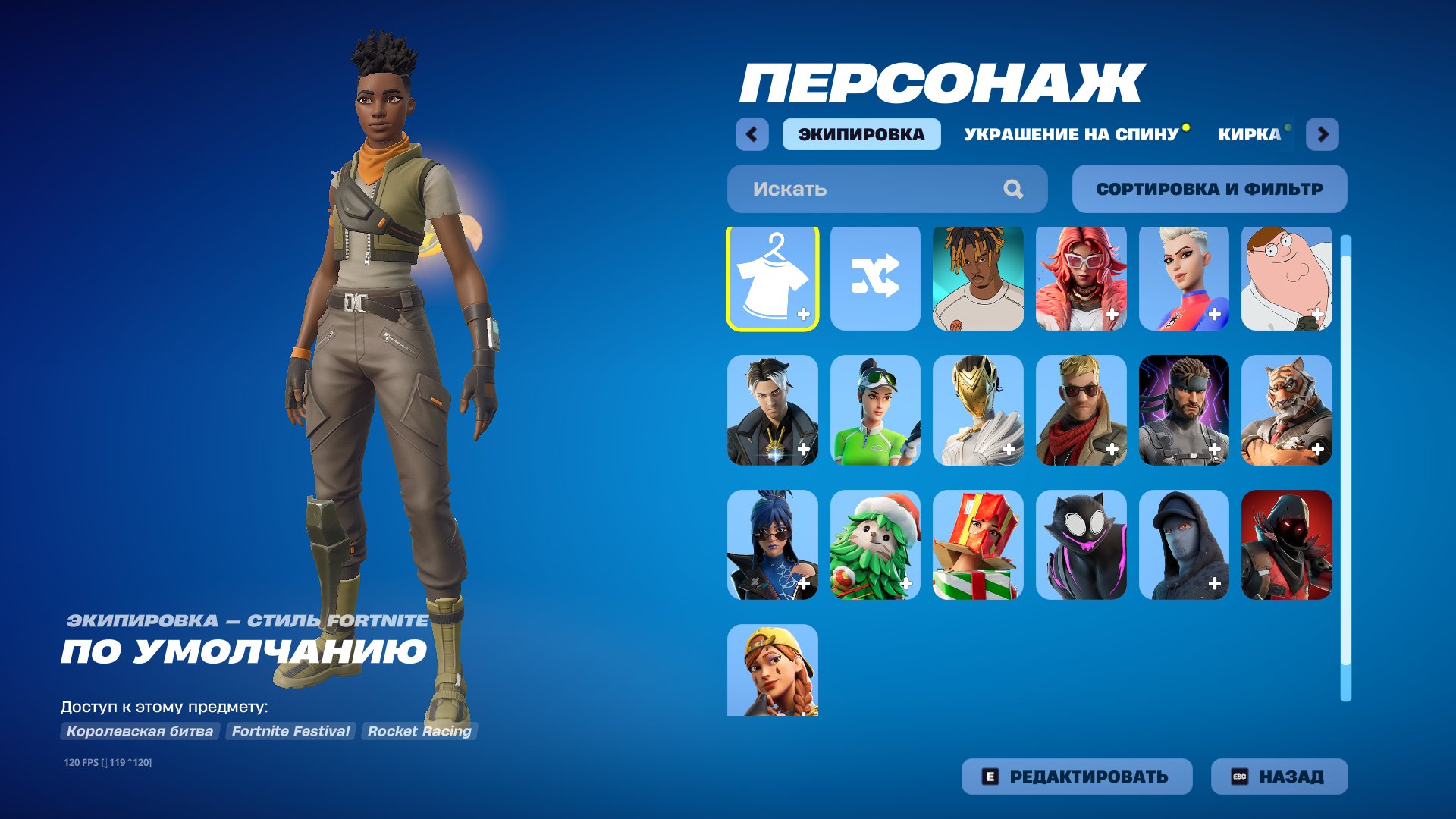
Task: Choose the Solid Snake skin
Action: pos(1185,409)
